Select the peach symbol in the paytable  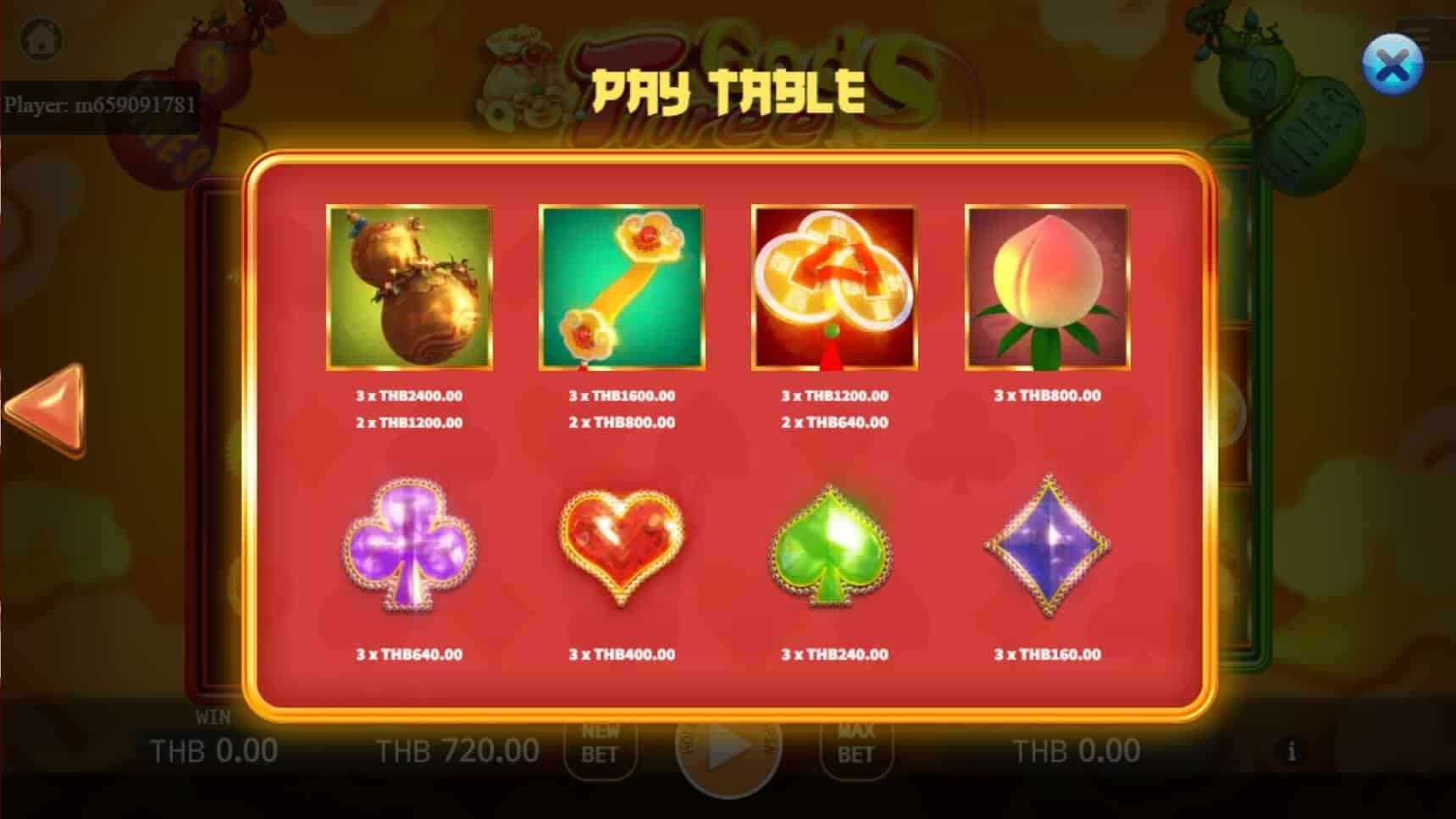point(1047,287)
